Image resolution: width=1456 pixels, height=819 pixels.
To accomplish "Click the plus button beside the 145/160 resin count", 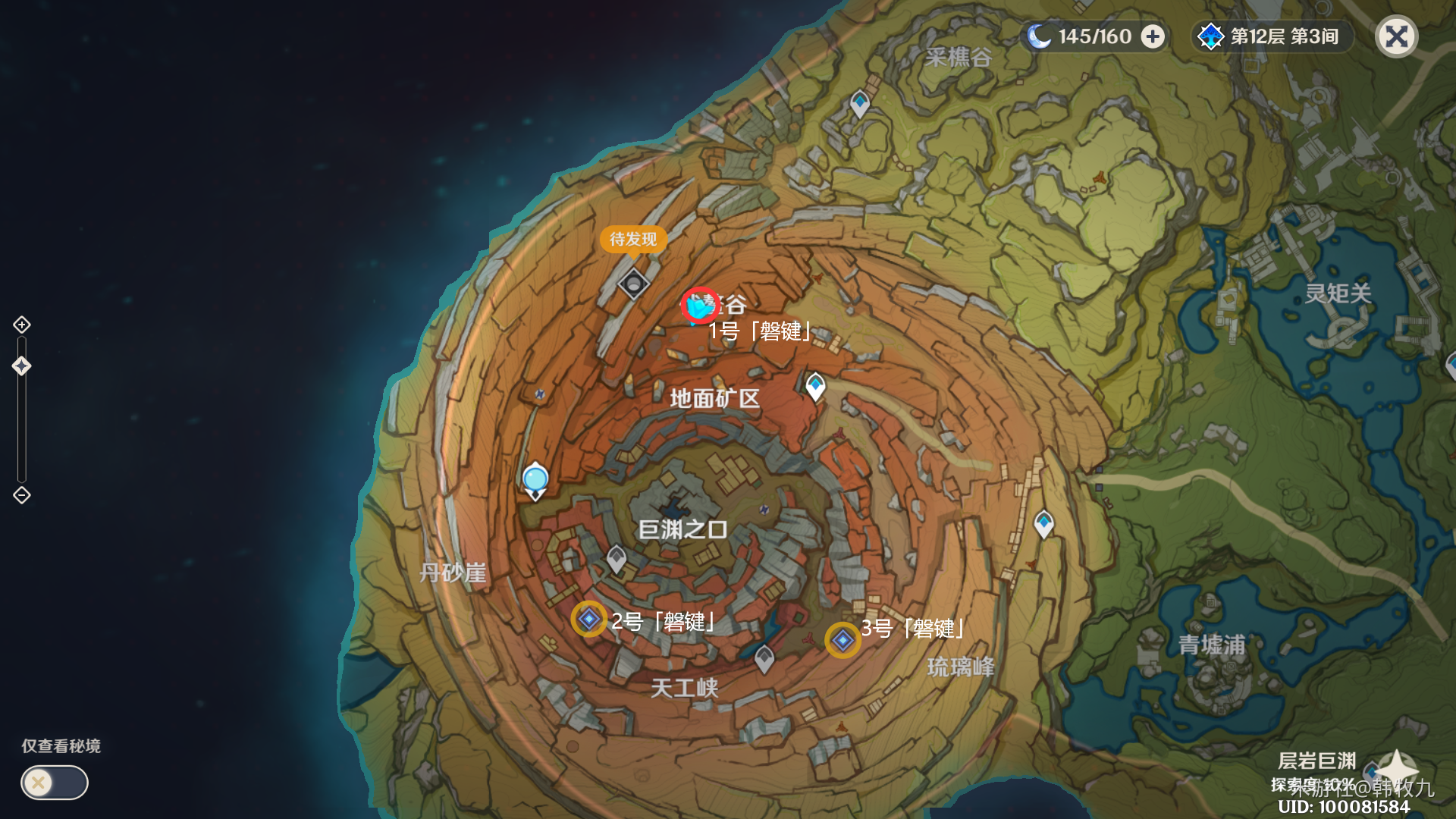I will (1150, 36).
